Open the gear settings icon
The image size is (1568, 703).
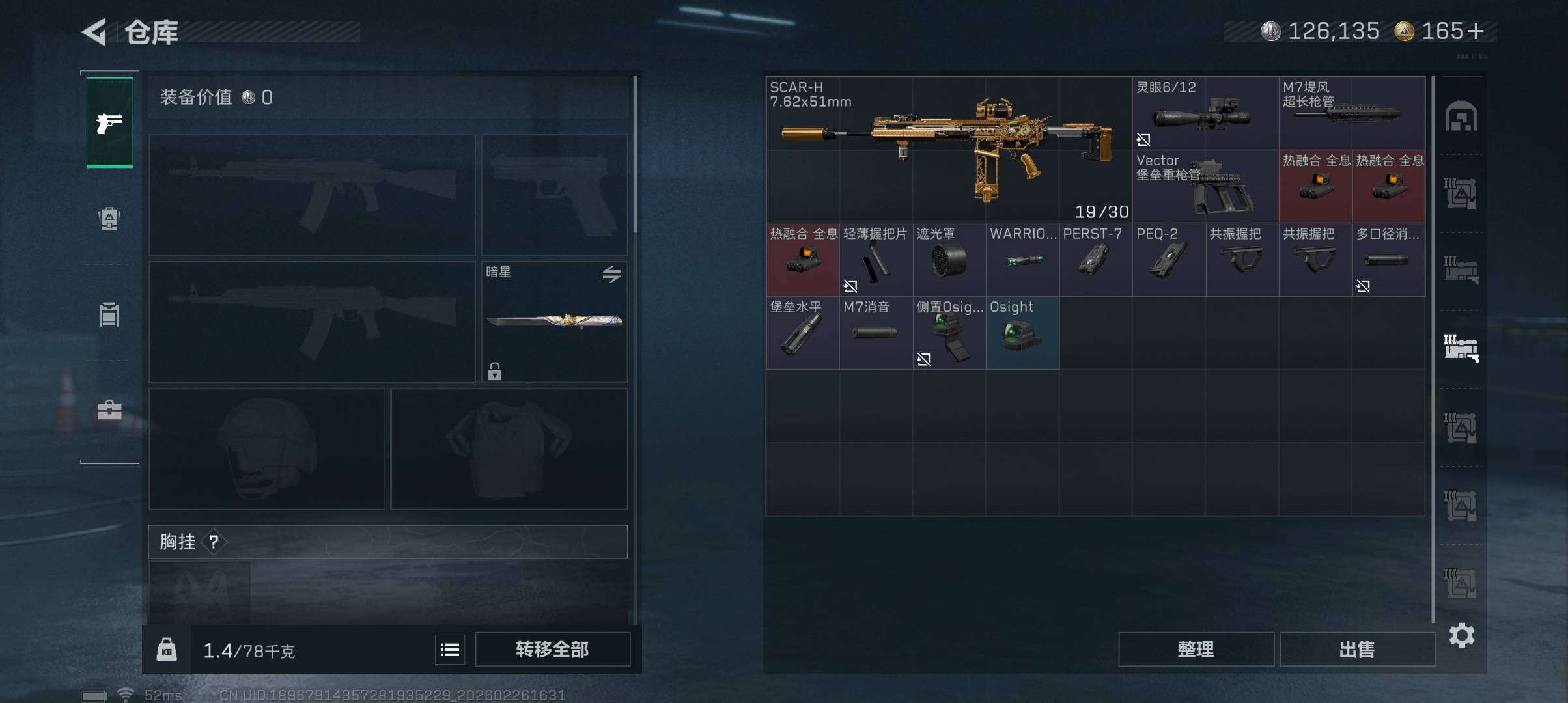coord(1461,635)
